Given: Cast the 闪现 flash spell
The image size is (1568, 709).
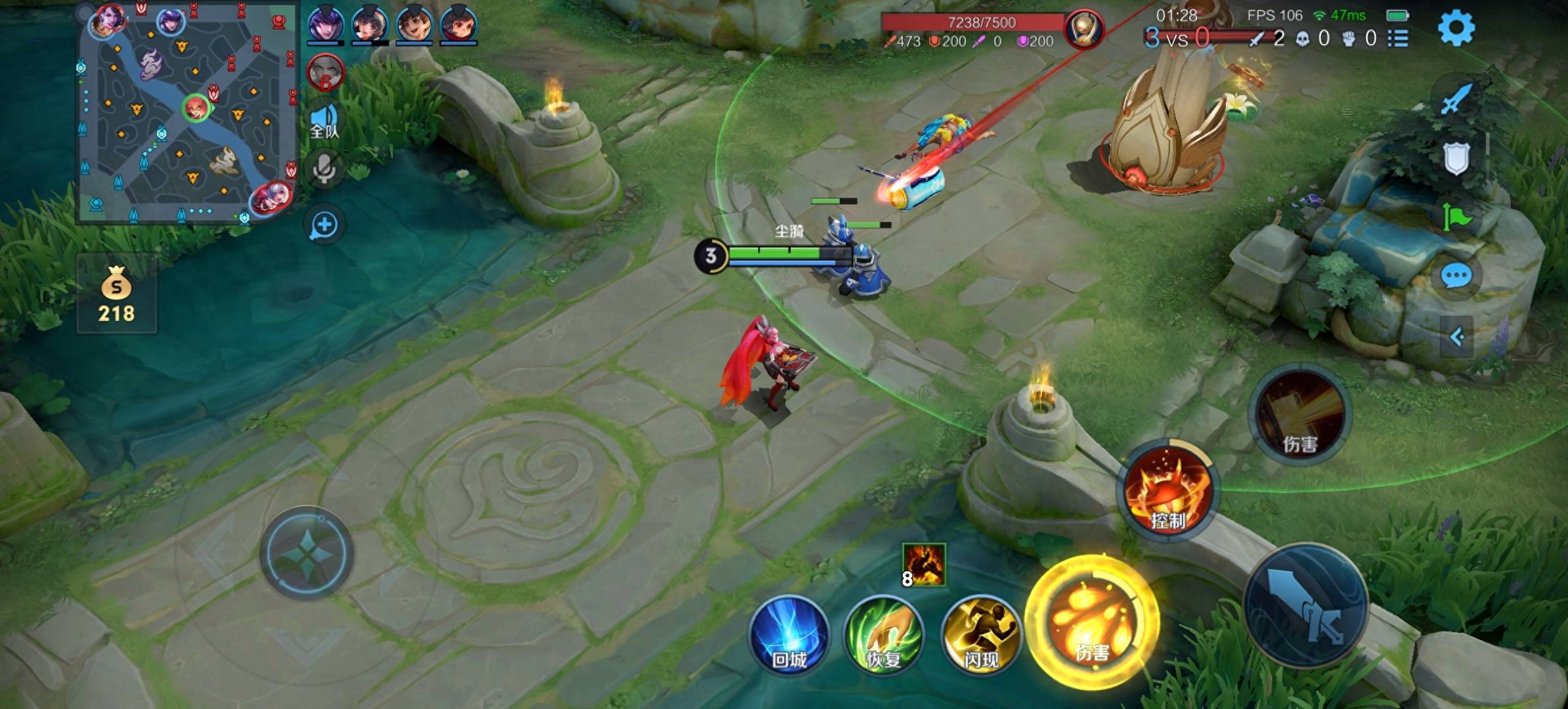Looking at the screenshot, I should coord(981,635).
